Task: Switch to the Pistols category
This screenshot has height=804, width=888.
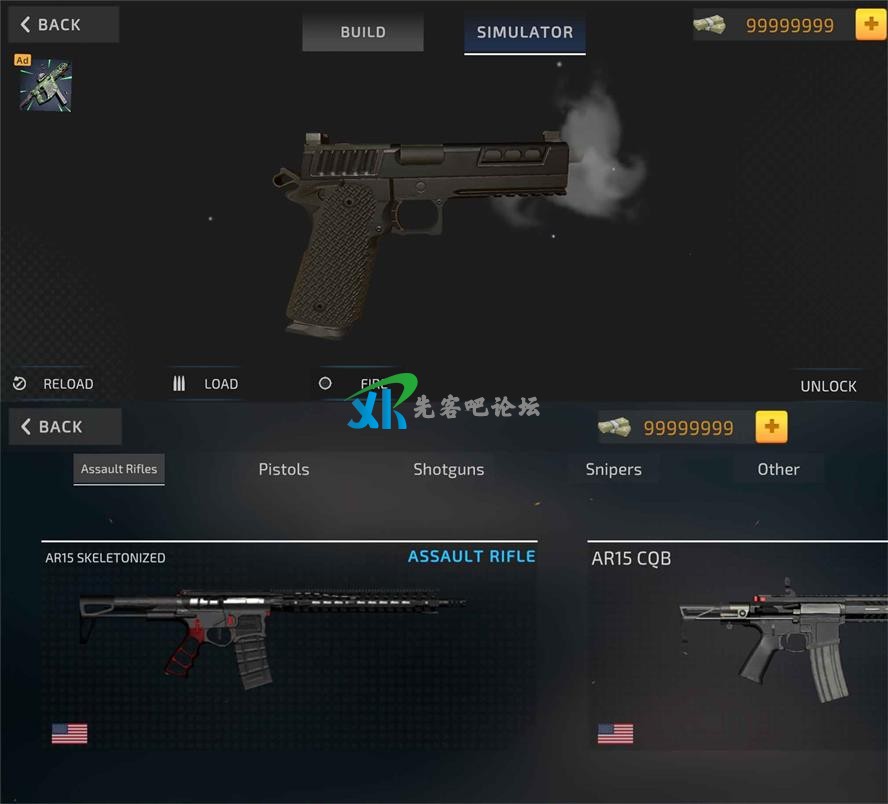Action: click(x=284, y=469)
